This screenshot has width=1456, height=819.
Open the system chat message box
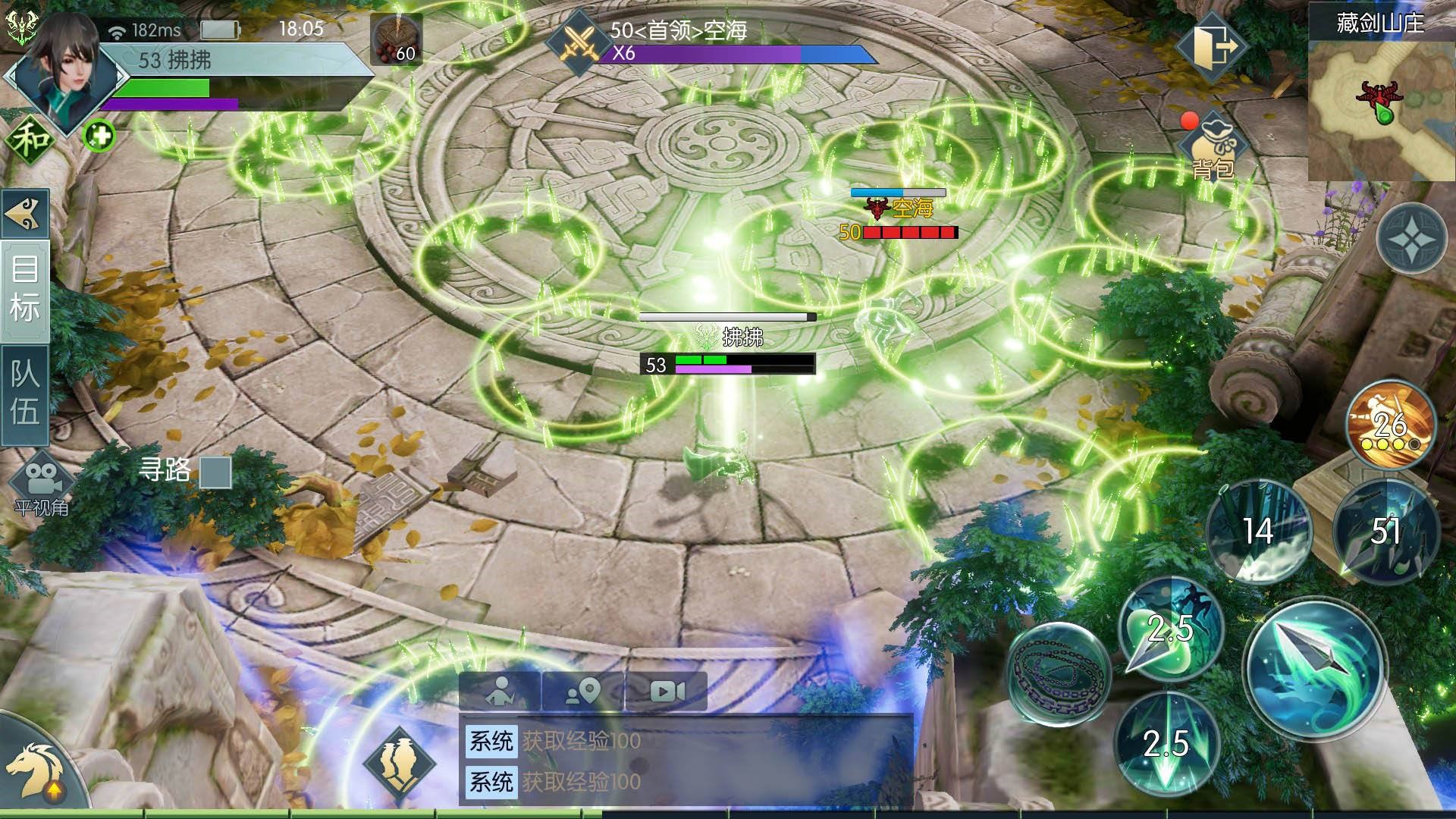[686, 761]
